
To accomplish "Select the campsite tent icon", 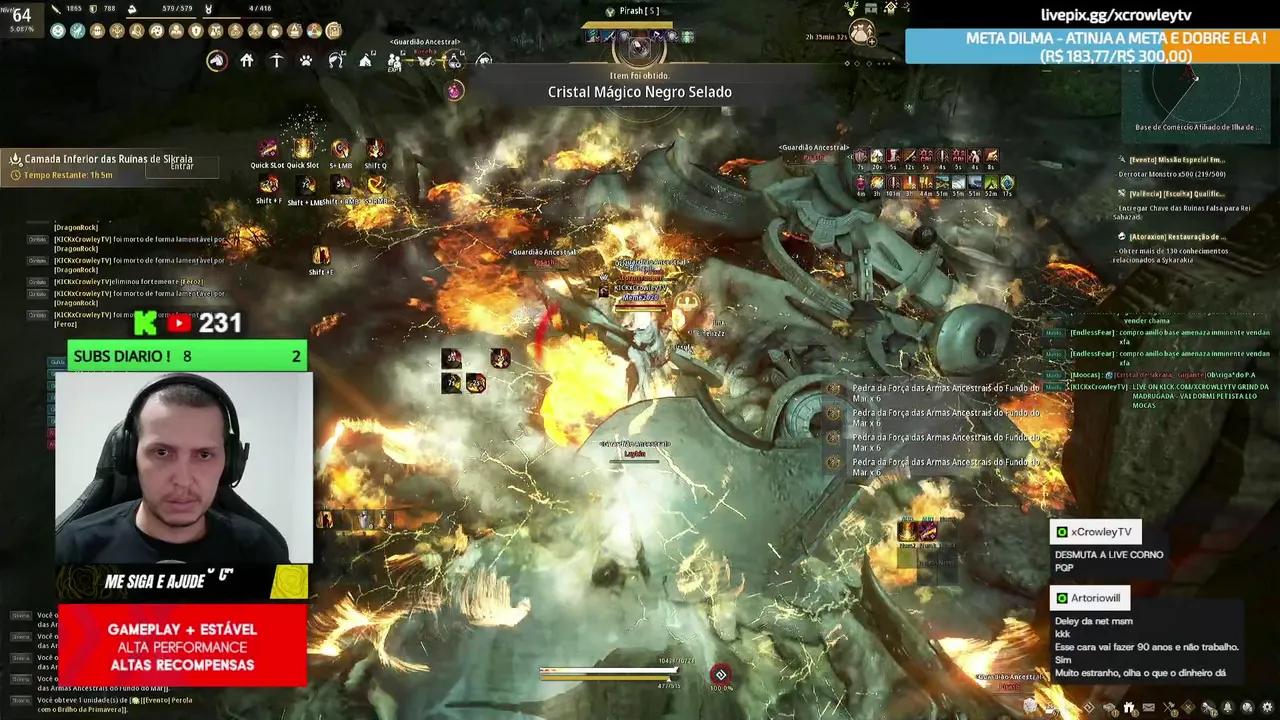I will 366,60.
